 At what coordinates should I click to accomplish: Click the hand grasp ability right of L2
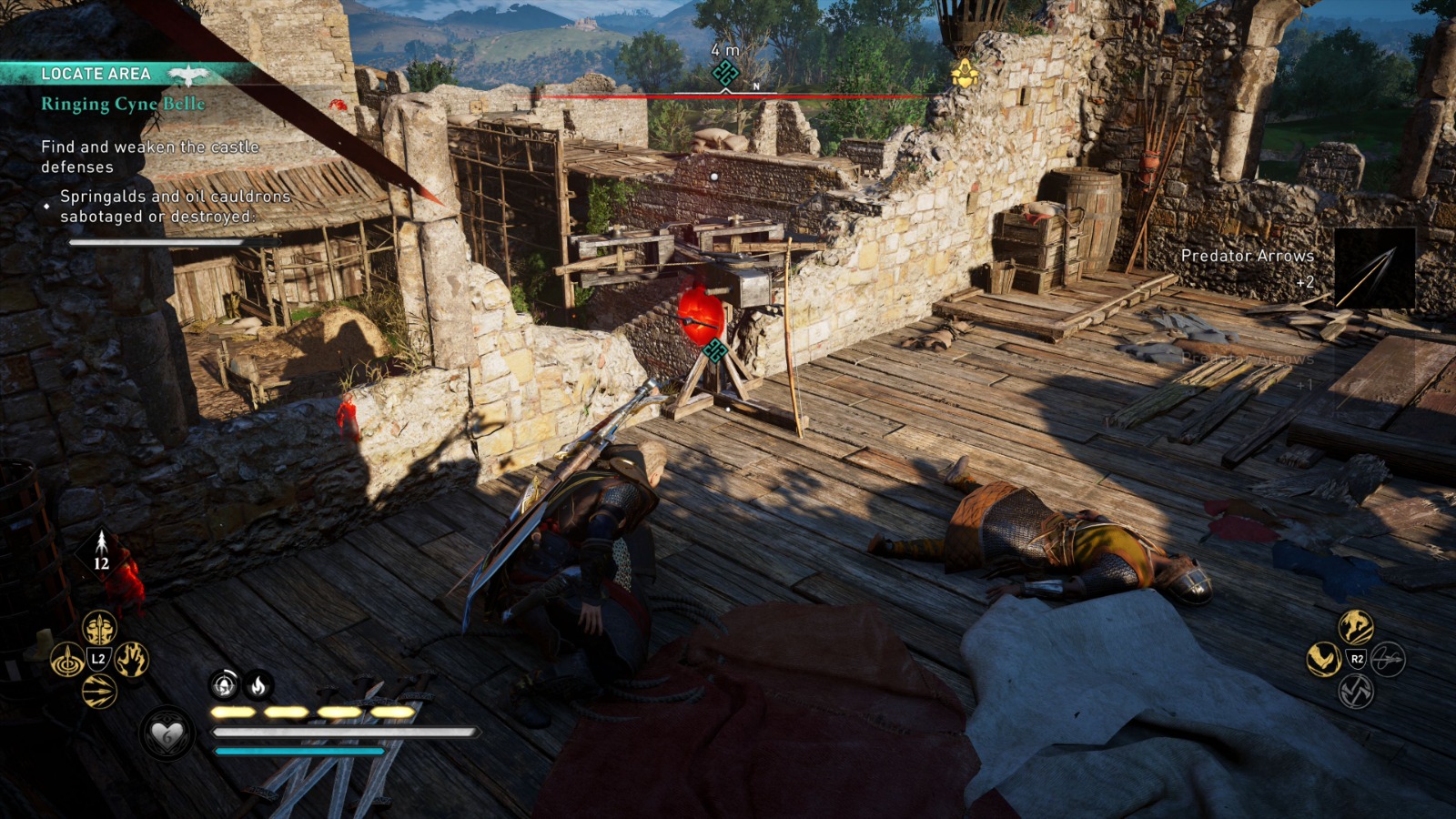point(130,660)
